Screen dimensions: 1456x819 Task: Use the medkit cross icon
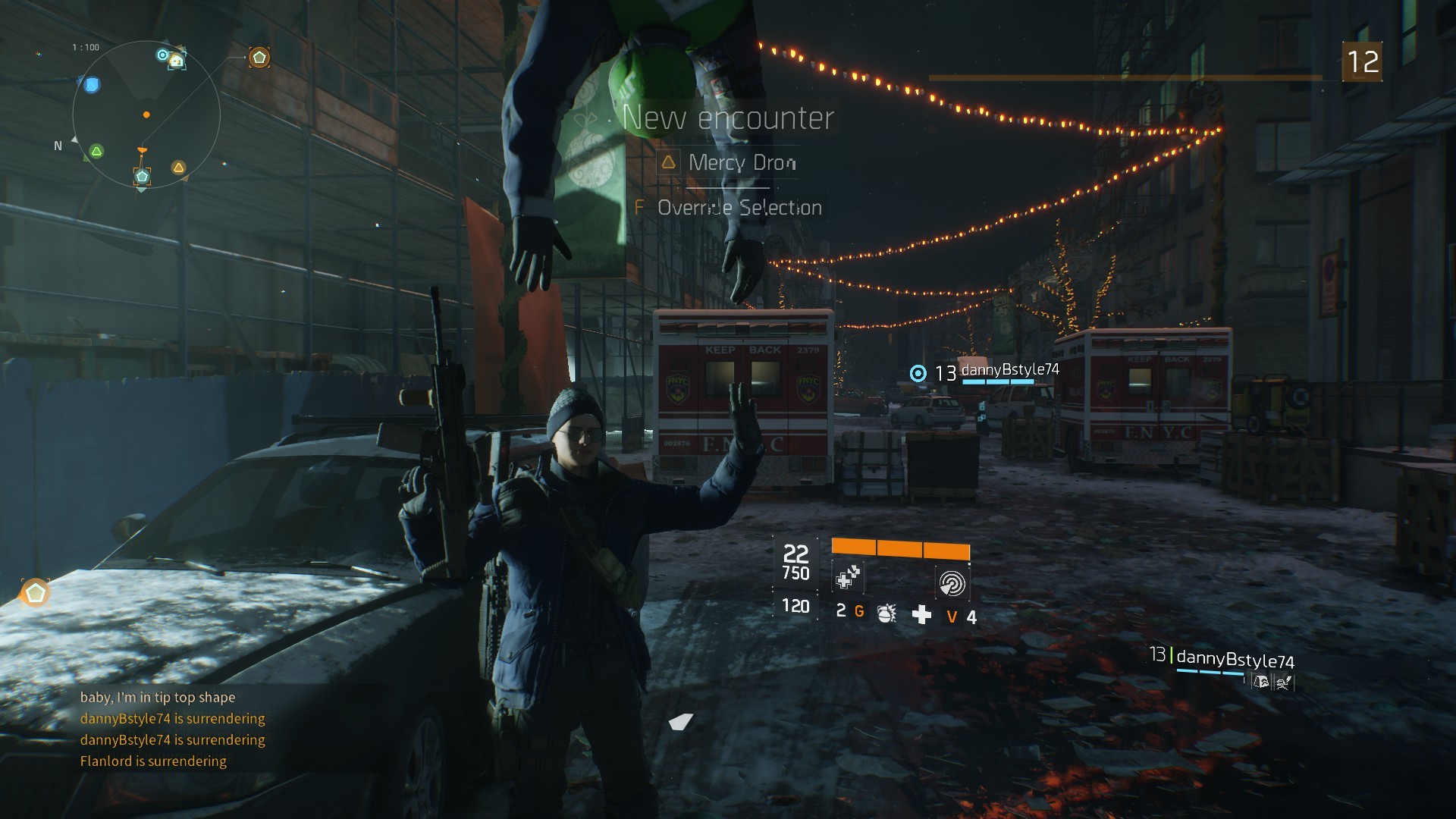click(921, 614)
